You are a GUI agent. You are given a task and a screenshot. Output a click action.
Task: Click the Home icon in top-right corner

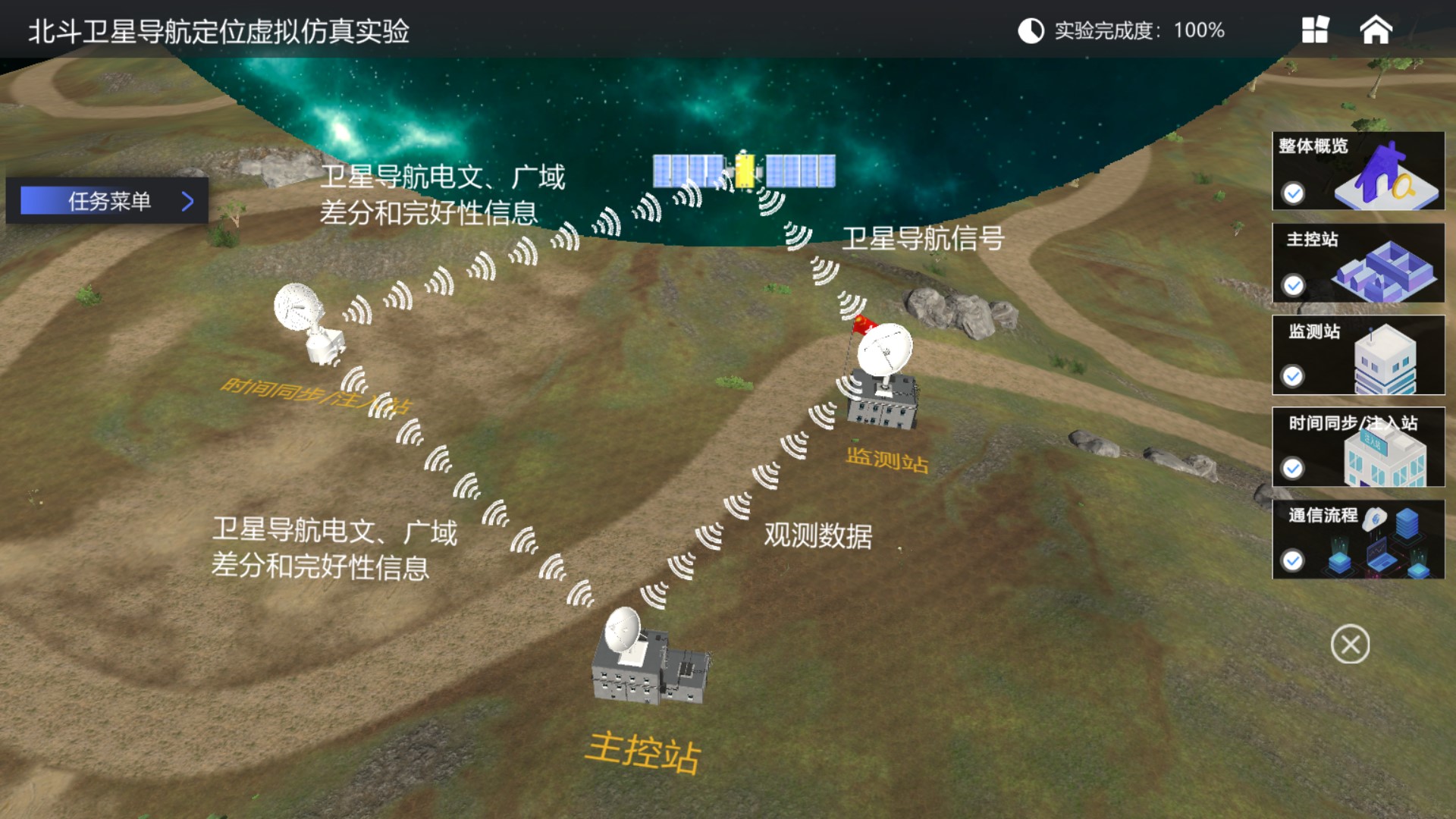point(1376,29)
